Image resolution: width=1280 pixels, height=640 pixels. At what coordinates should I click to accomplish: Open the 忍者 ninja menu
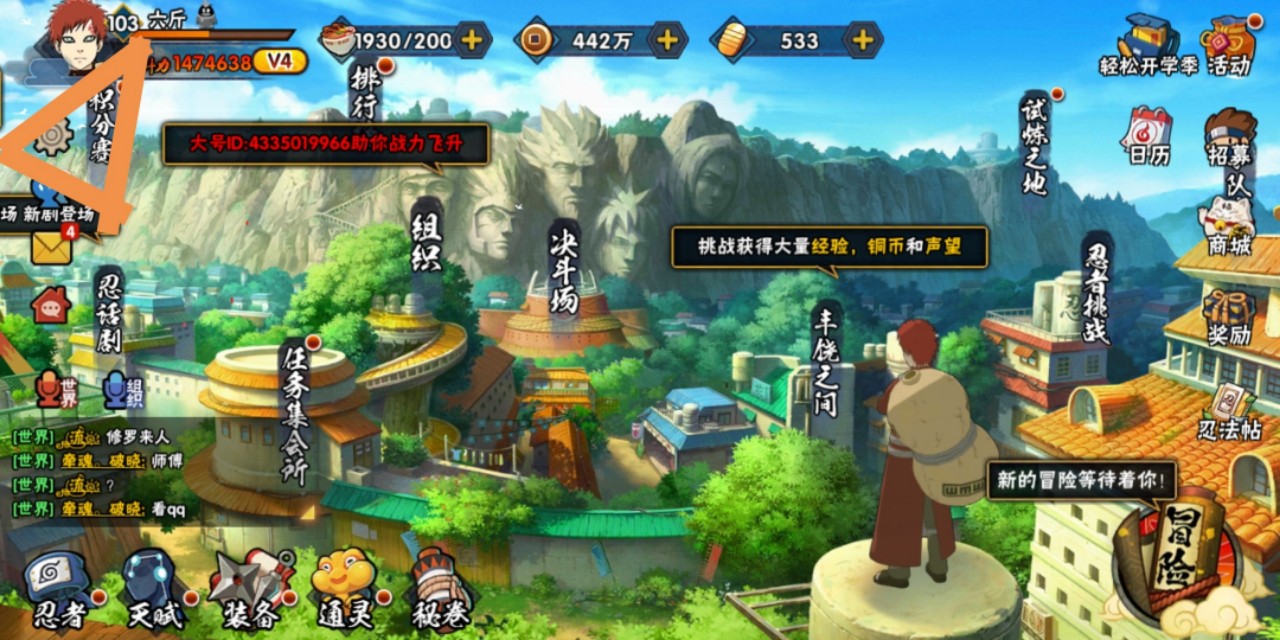tap(59, 590)
